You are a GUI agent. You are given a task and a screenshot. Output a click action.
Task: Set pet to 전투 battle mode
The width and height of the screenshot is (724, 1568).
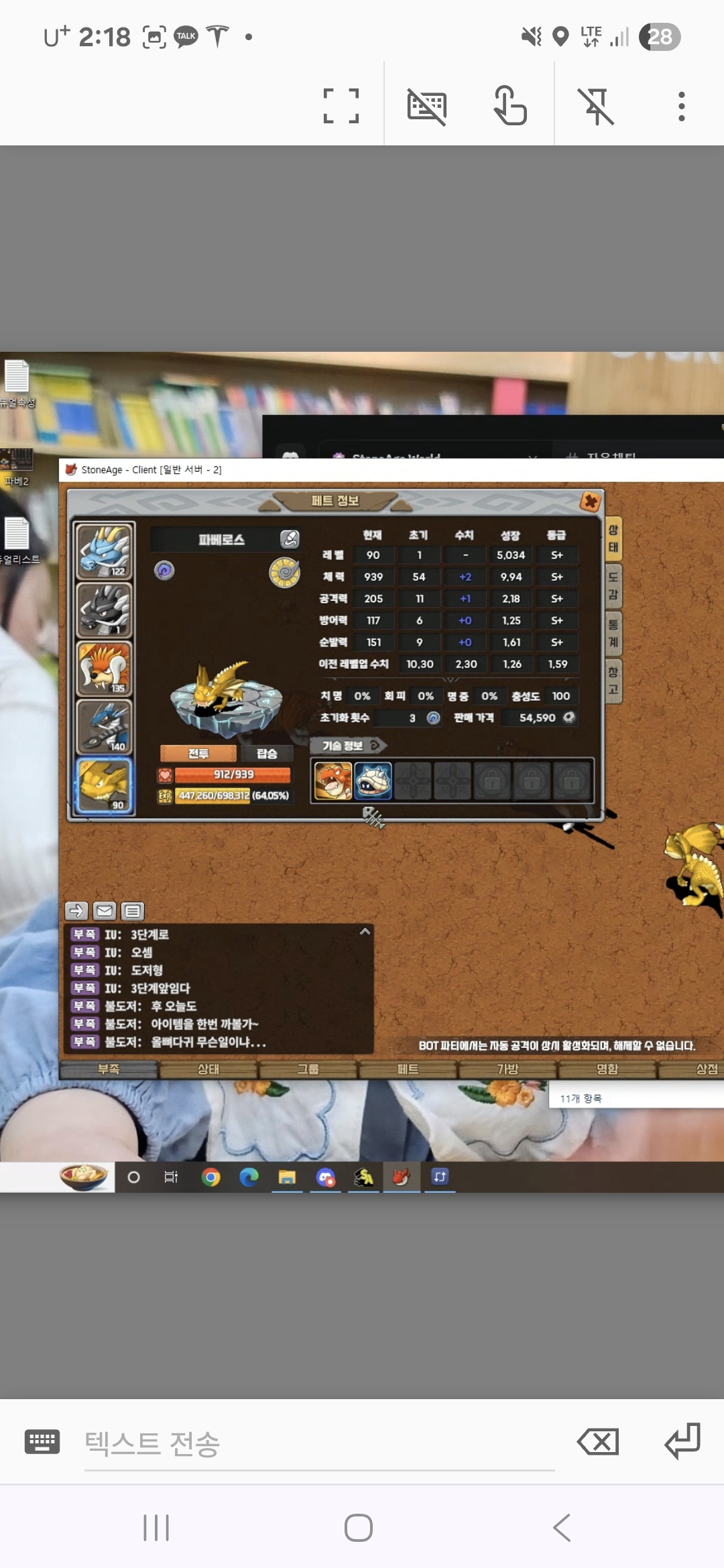[x=198, y=754]
